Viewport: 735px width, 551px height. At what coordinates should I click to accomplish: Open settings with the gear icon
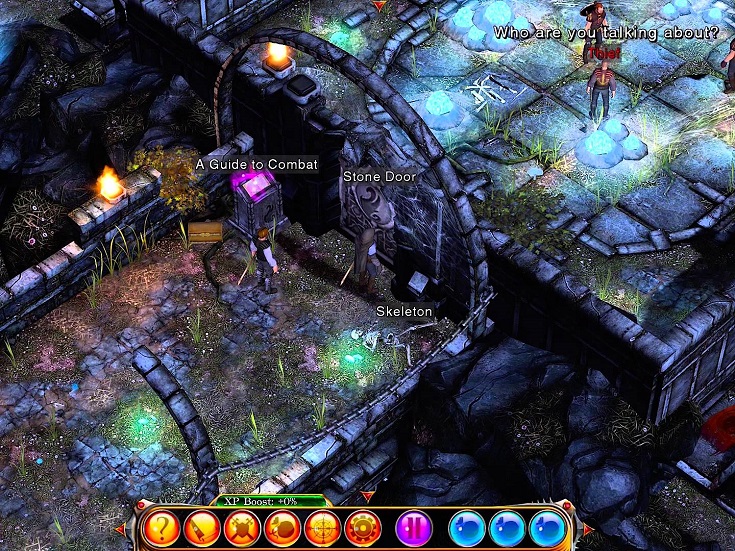tap(362, 527)
